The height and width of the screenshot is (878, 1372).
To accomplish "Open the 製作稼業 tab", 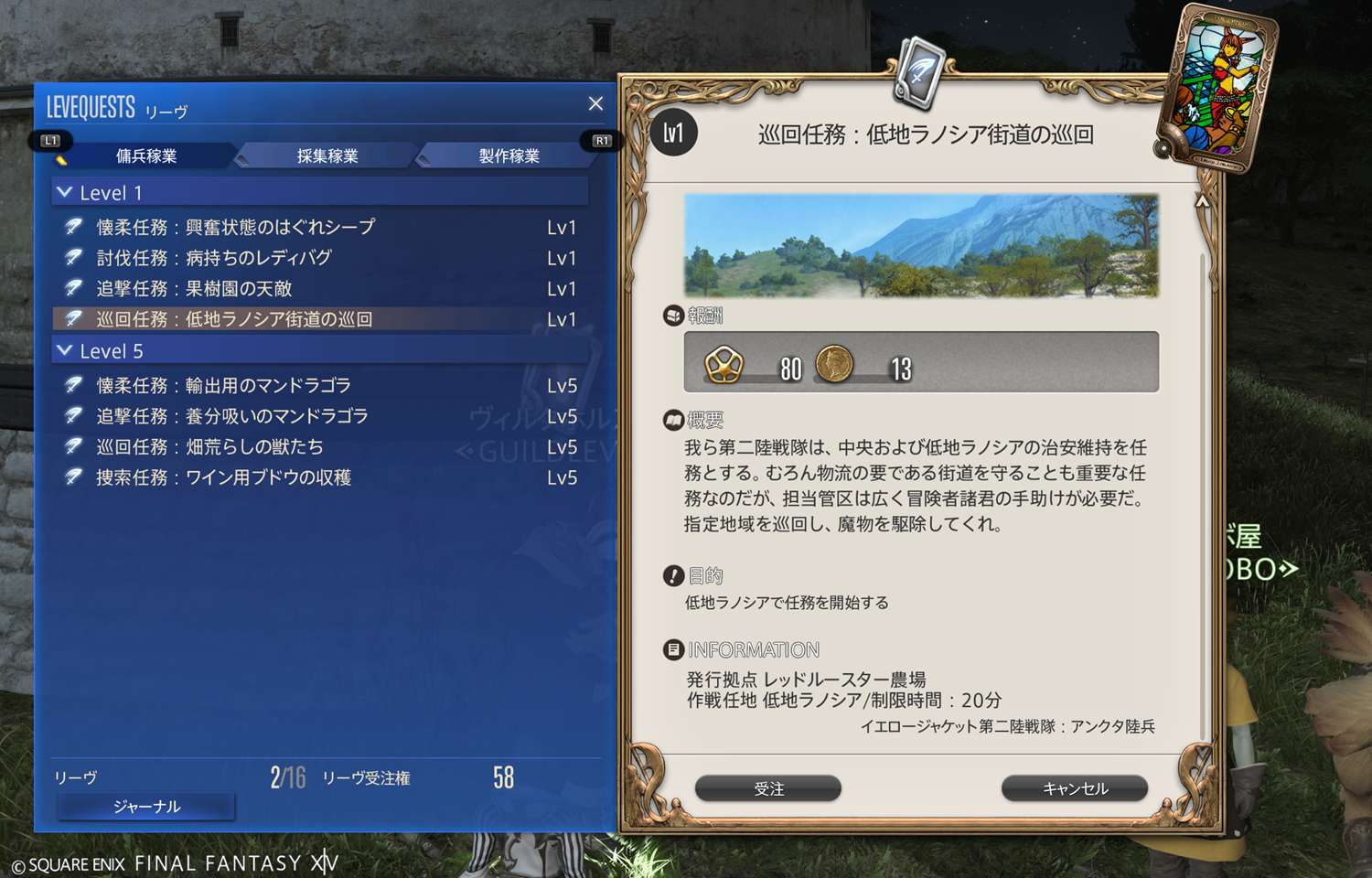I will pos(509,156).
